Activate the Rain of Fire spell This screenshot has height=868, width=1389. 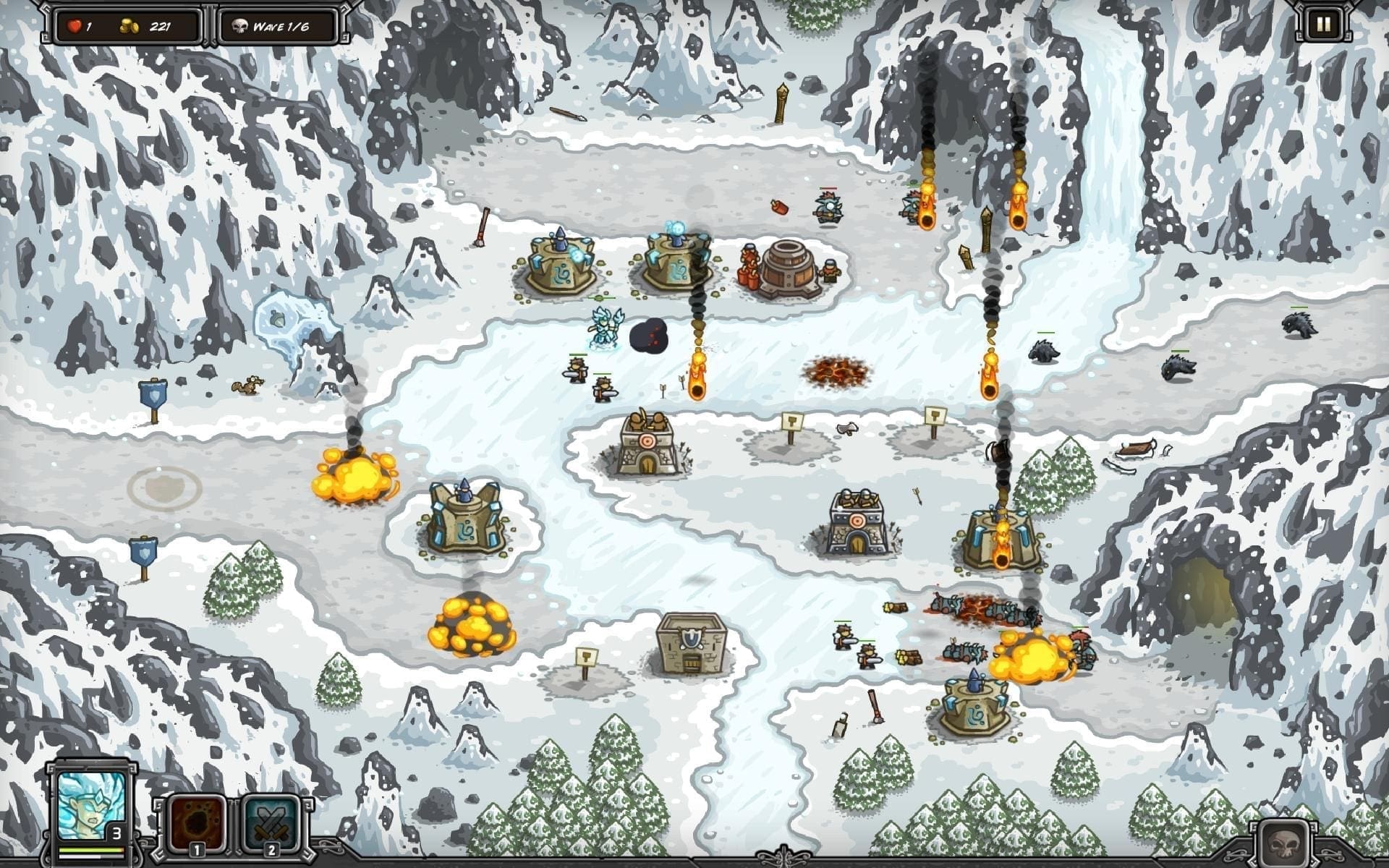[x=197, y=823]
